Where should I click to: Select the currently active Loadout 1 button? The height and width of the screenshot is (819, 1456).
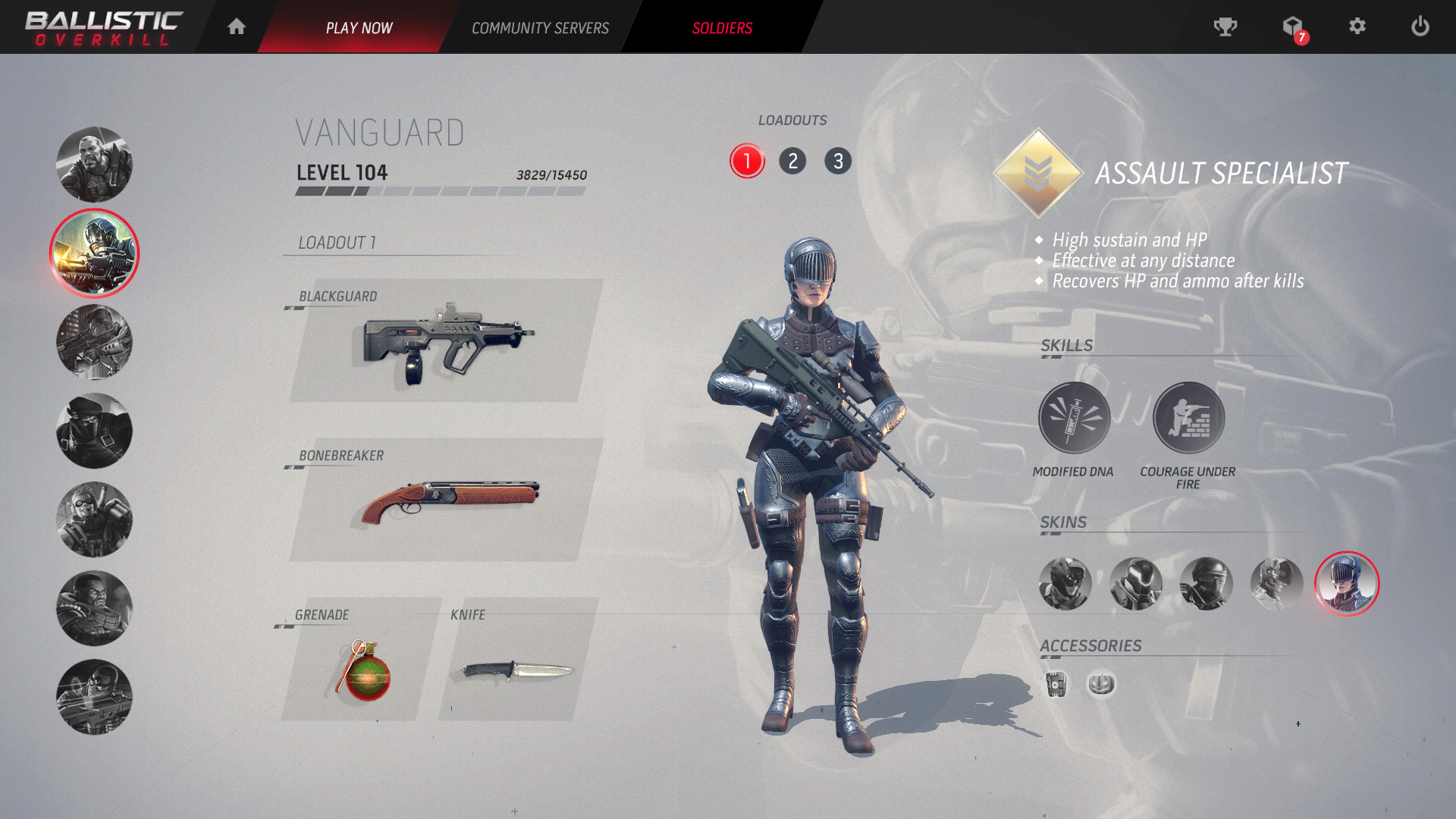747,162
